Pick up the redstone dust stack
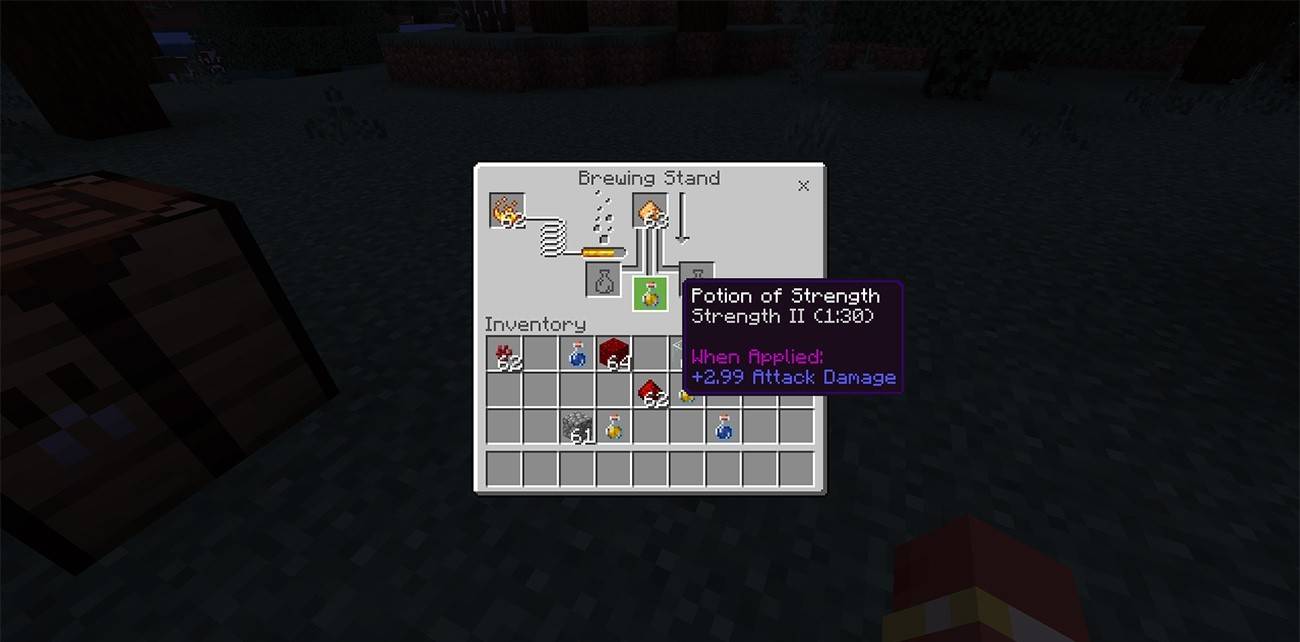The height and width of the screenshot is (642, 1300). coord(651,390)
